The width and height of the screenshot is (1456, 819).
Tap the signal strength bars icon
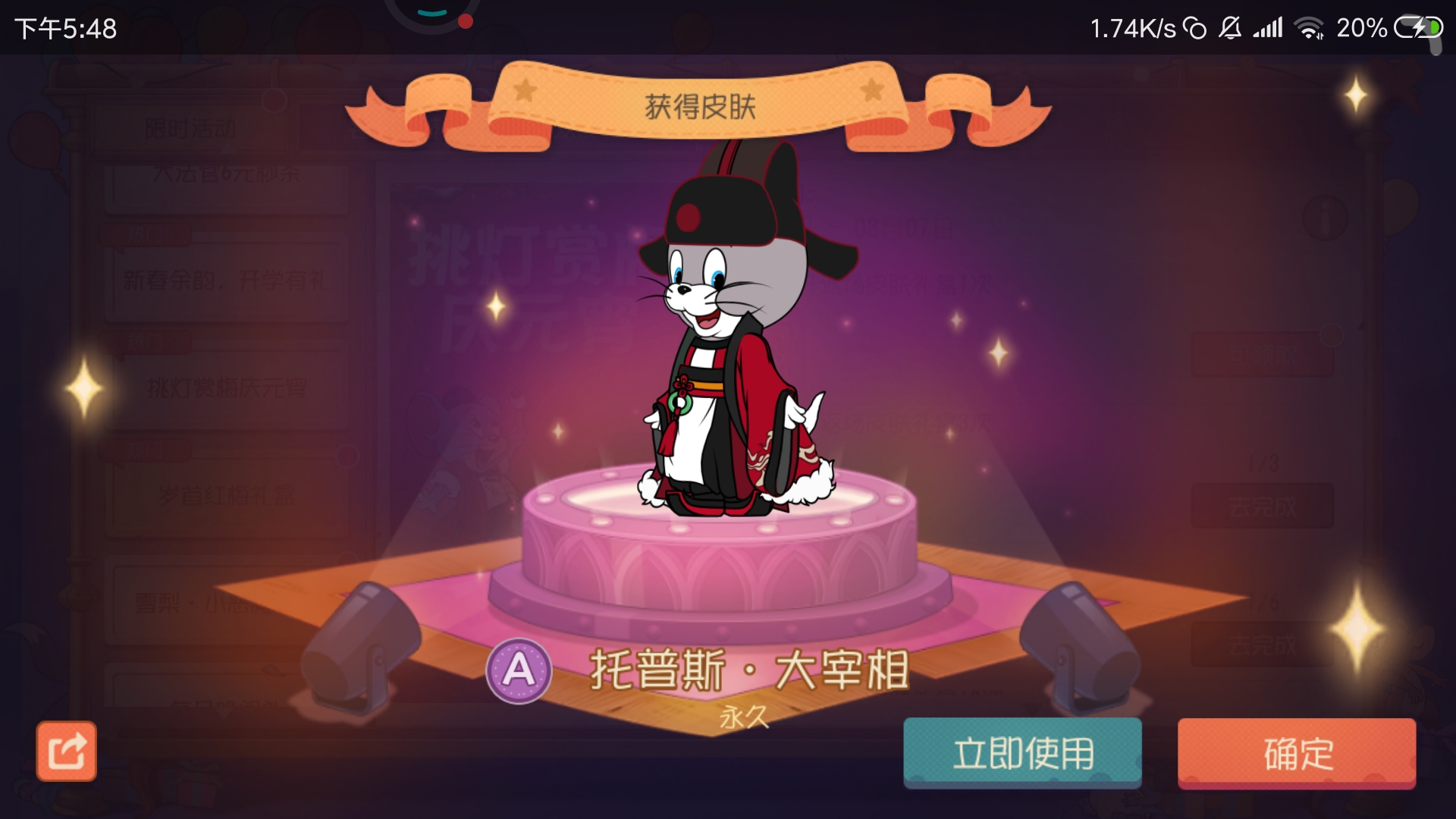pyautogui.click(x=1268, y=28)
